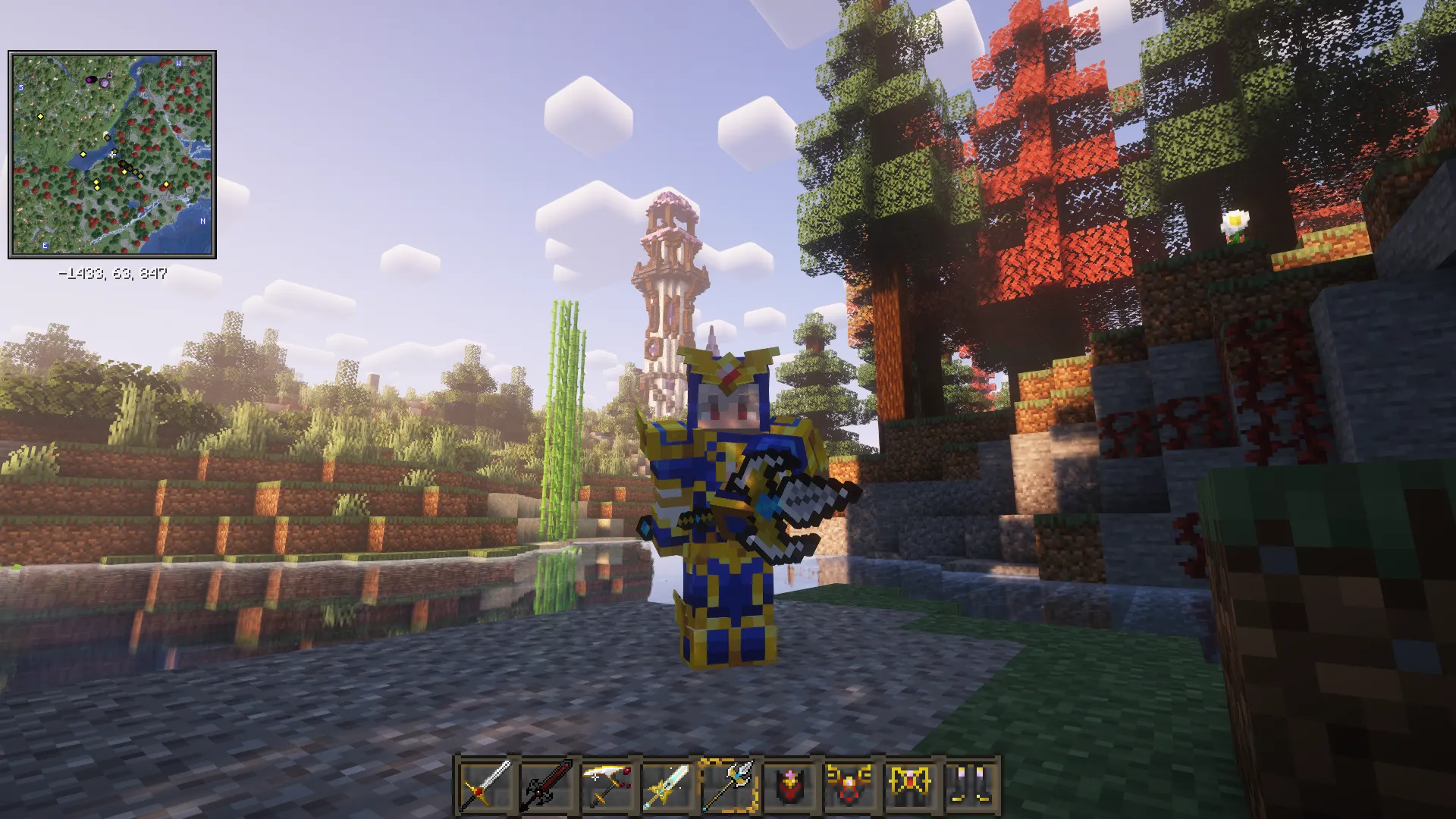Select the winged golden amulet in seventh slot
Viewport: 1456px width, 819px height.
(x=852, y=783)
